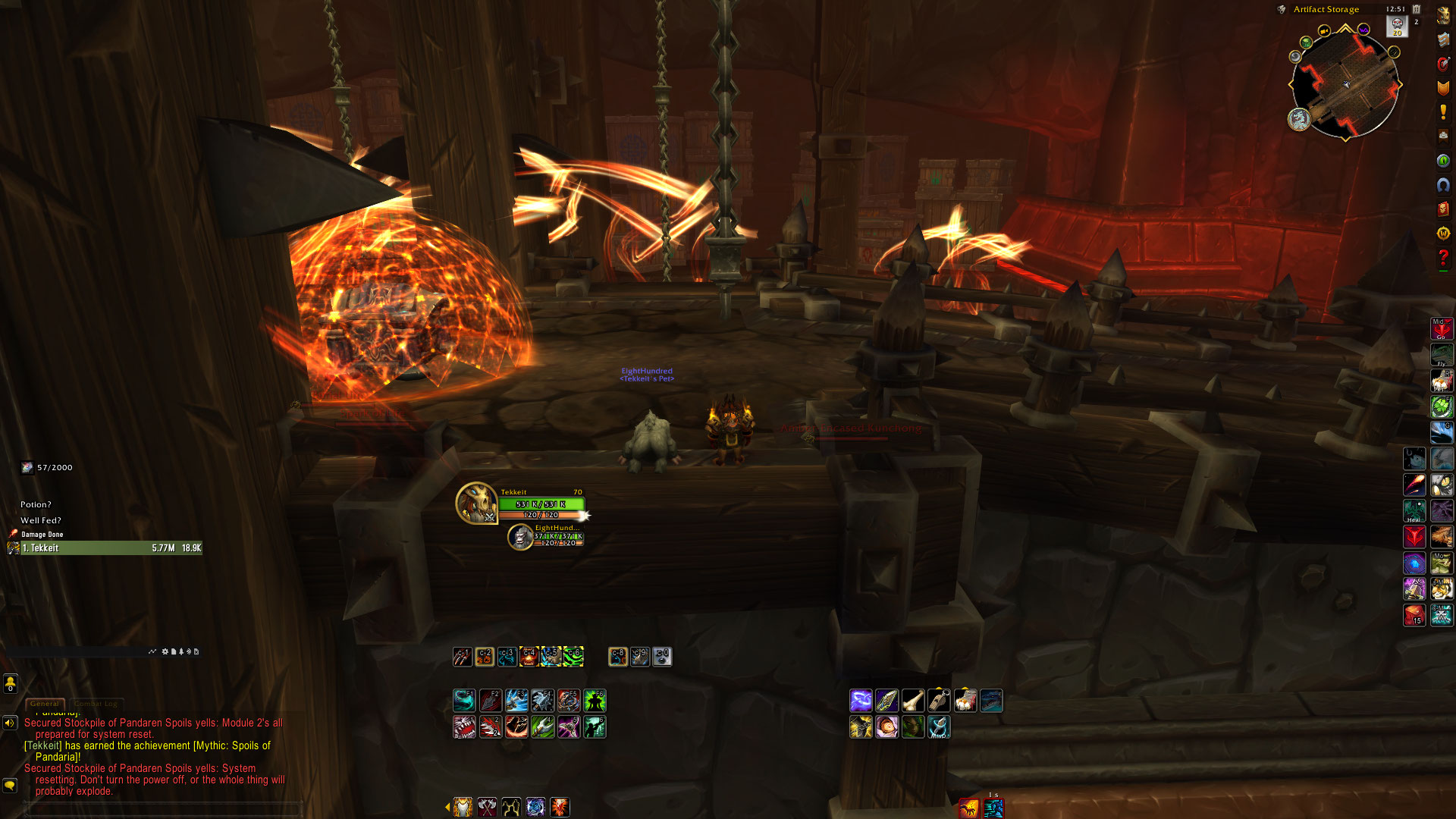Select the EightHundred pet portrait

[520, 537]
